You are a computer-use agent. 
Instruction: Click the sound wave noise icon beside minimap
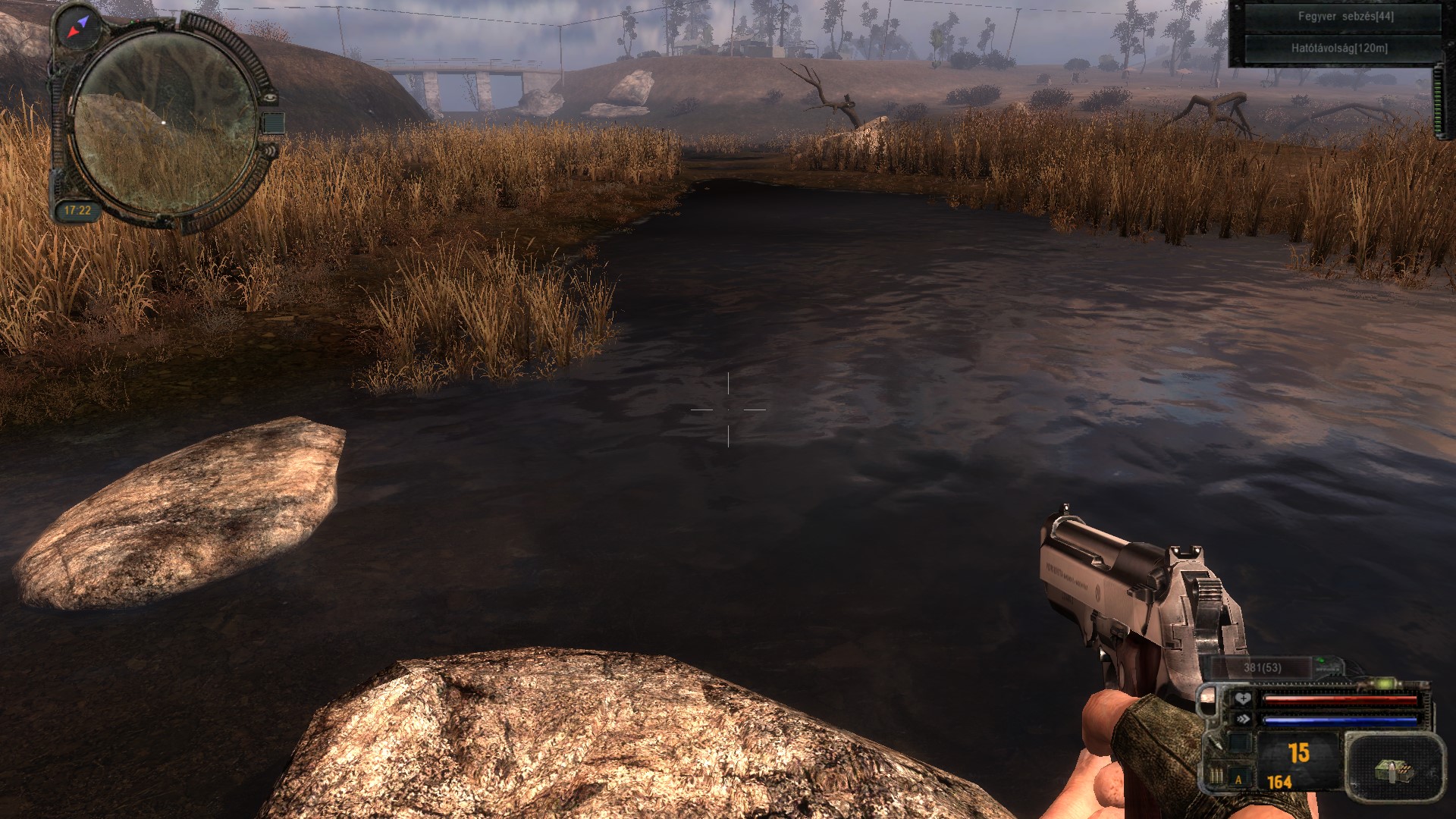271,151
